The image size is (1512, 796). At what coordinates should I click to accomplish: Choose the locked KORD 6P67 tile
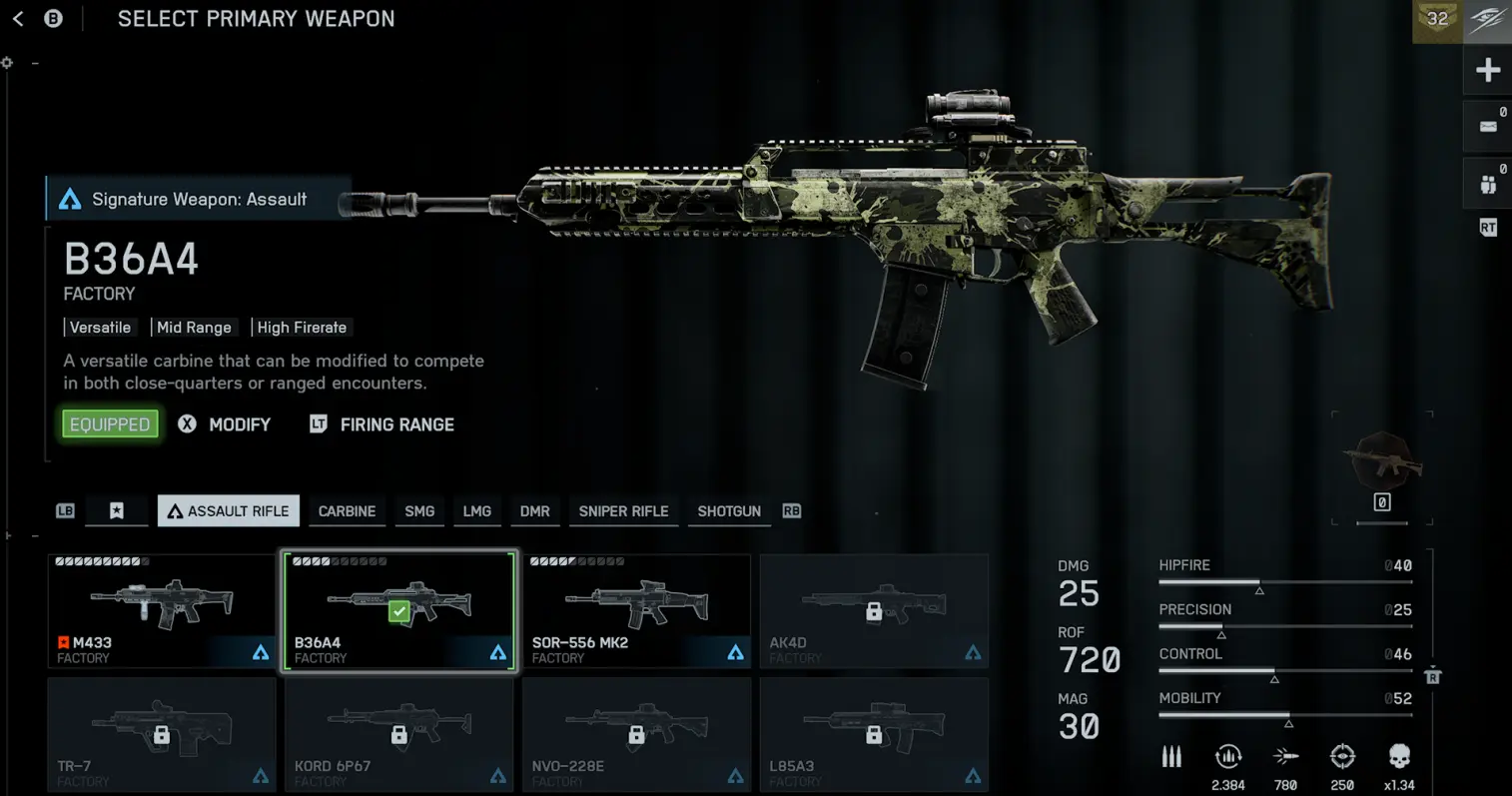[x=399, y=735]
